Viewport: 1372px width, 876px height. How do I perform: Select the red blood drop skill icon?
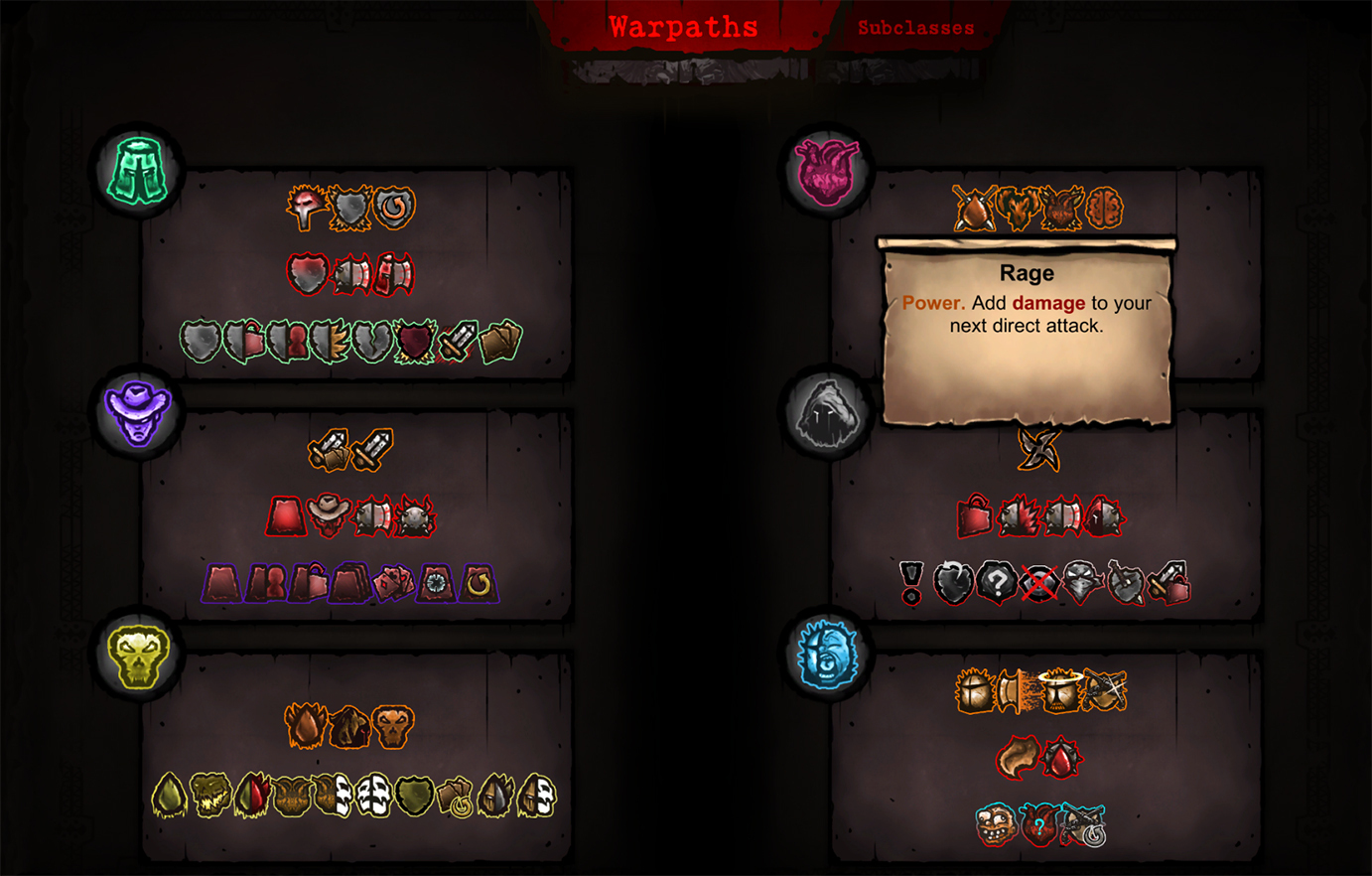(x=1061, y=760)
